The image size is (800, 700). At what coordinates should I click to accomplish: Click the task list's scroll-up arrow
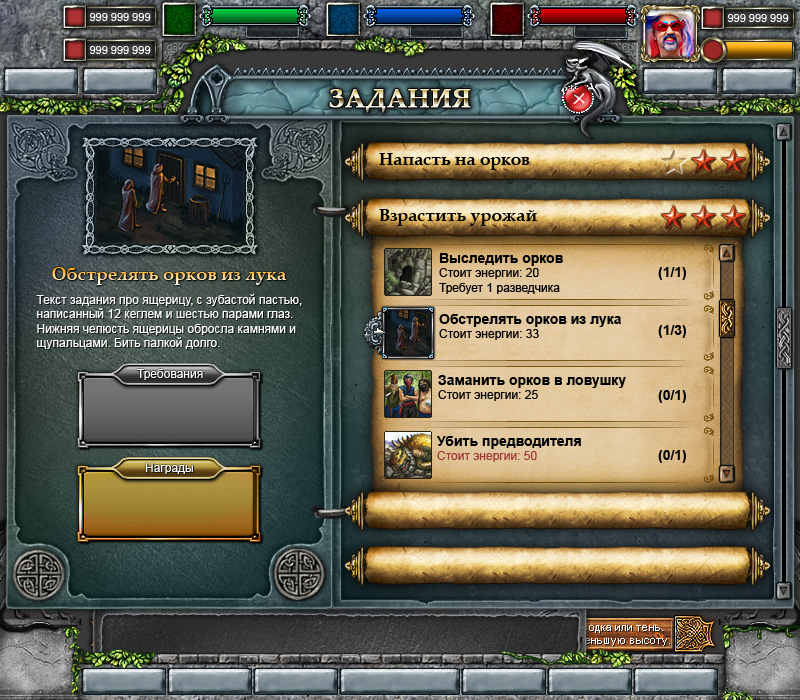tap(727, 253)
